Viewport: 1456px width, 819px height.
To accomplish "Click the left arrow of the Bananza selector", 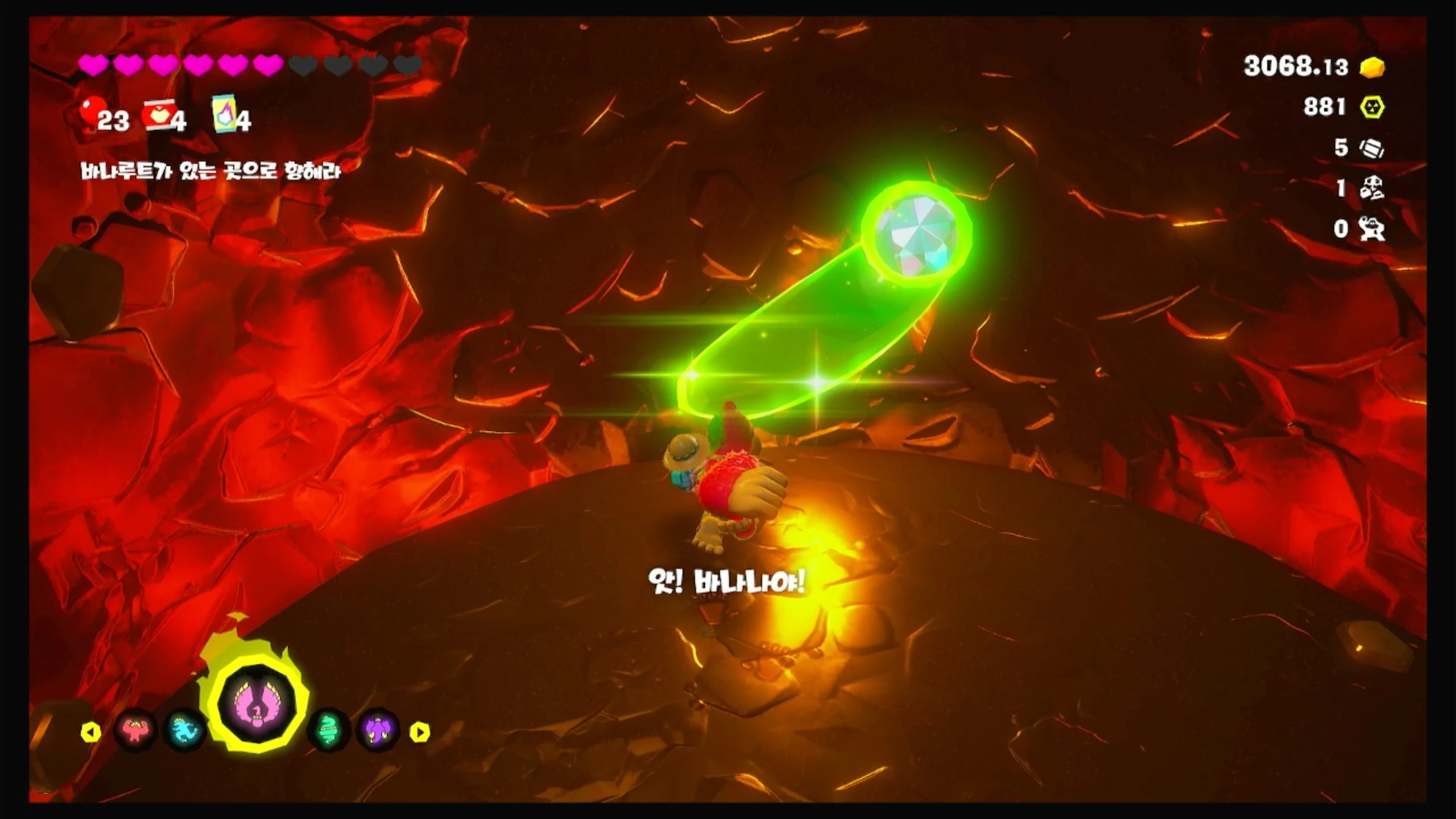I will pos(91,732).
